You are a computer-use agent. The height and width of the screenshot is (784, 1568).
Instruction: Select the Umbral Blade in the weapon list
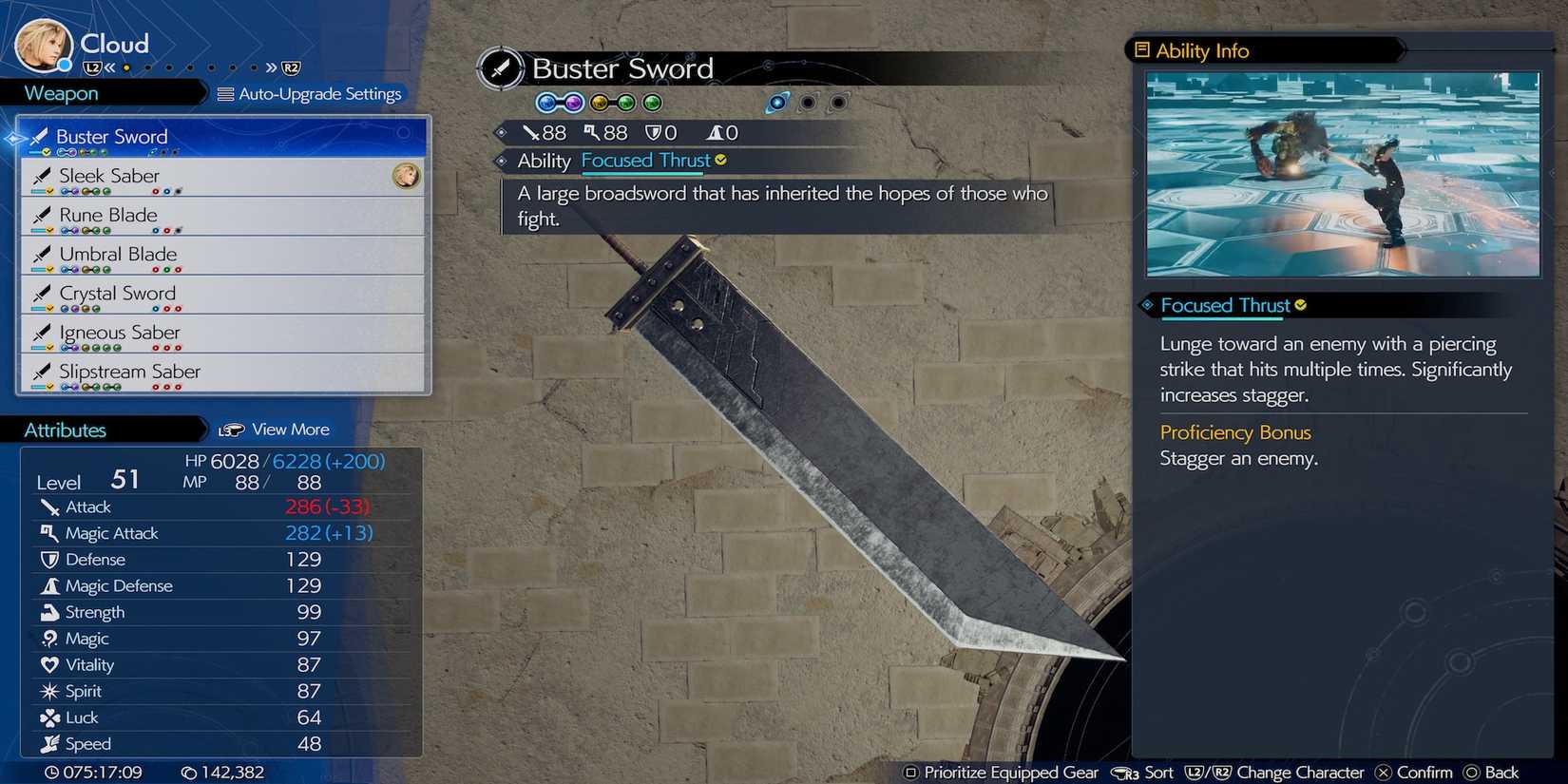click(x=118, y=254)
